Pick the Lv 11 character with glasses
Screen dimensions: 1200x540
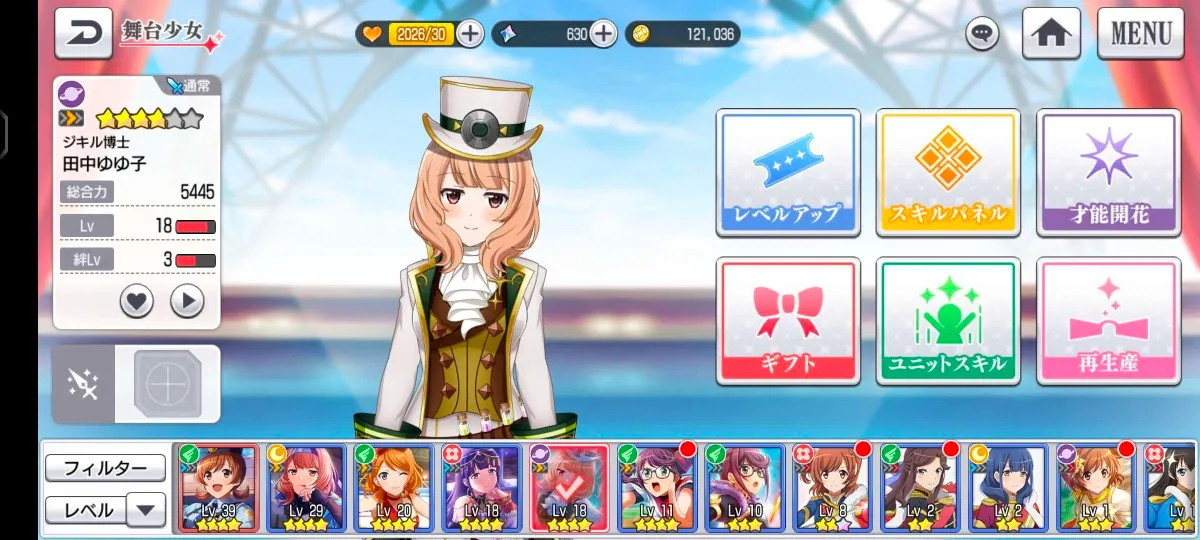point(656,487)
